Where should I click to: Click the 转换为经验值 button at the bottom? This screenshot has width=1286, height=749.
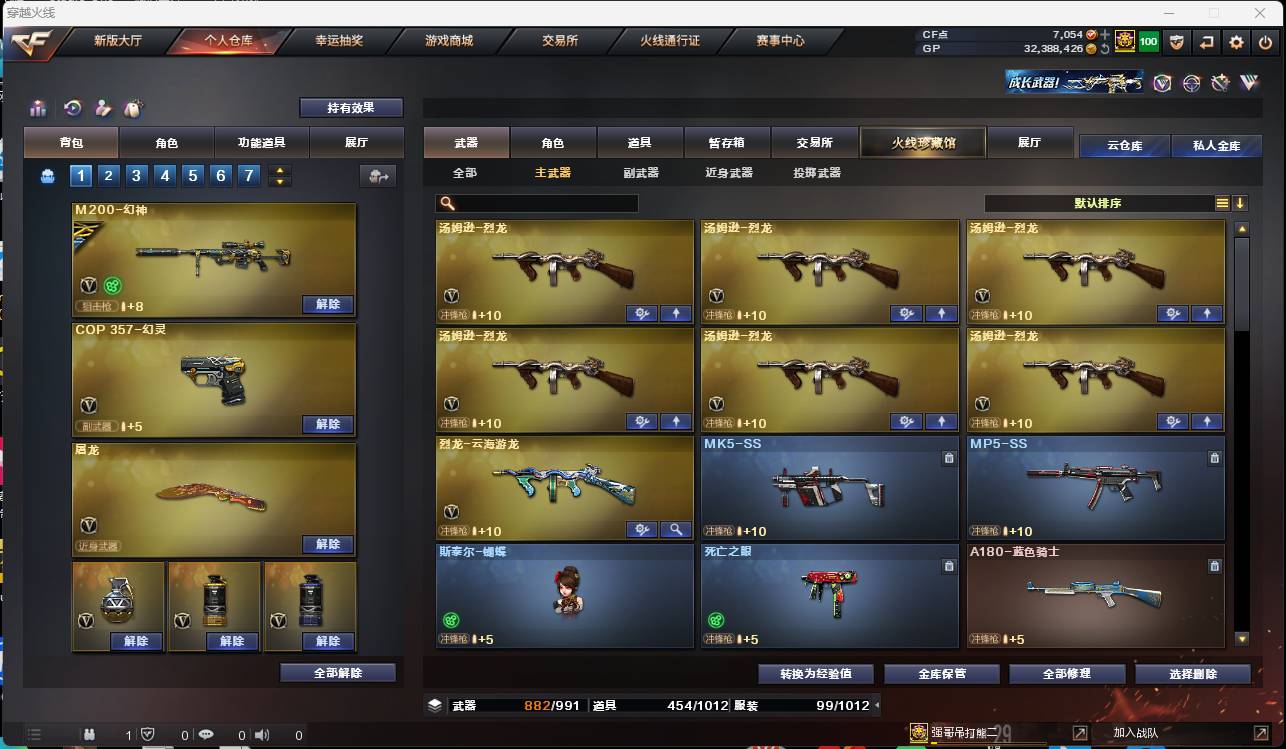pos(814,673)
